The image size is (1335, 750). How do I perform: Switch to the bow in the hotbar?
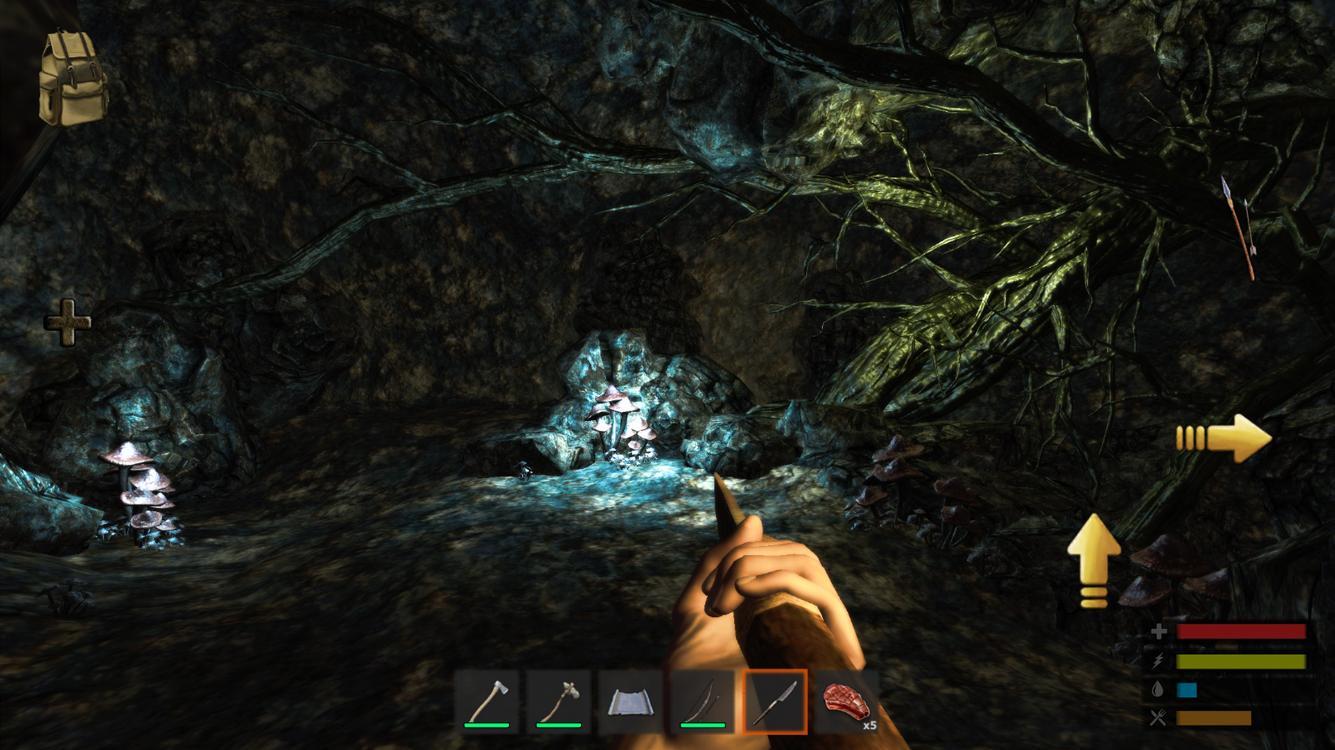click(x=703, y=701)
